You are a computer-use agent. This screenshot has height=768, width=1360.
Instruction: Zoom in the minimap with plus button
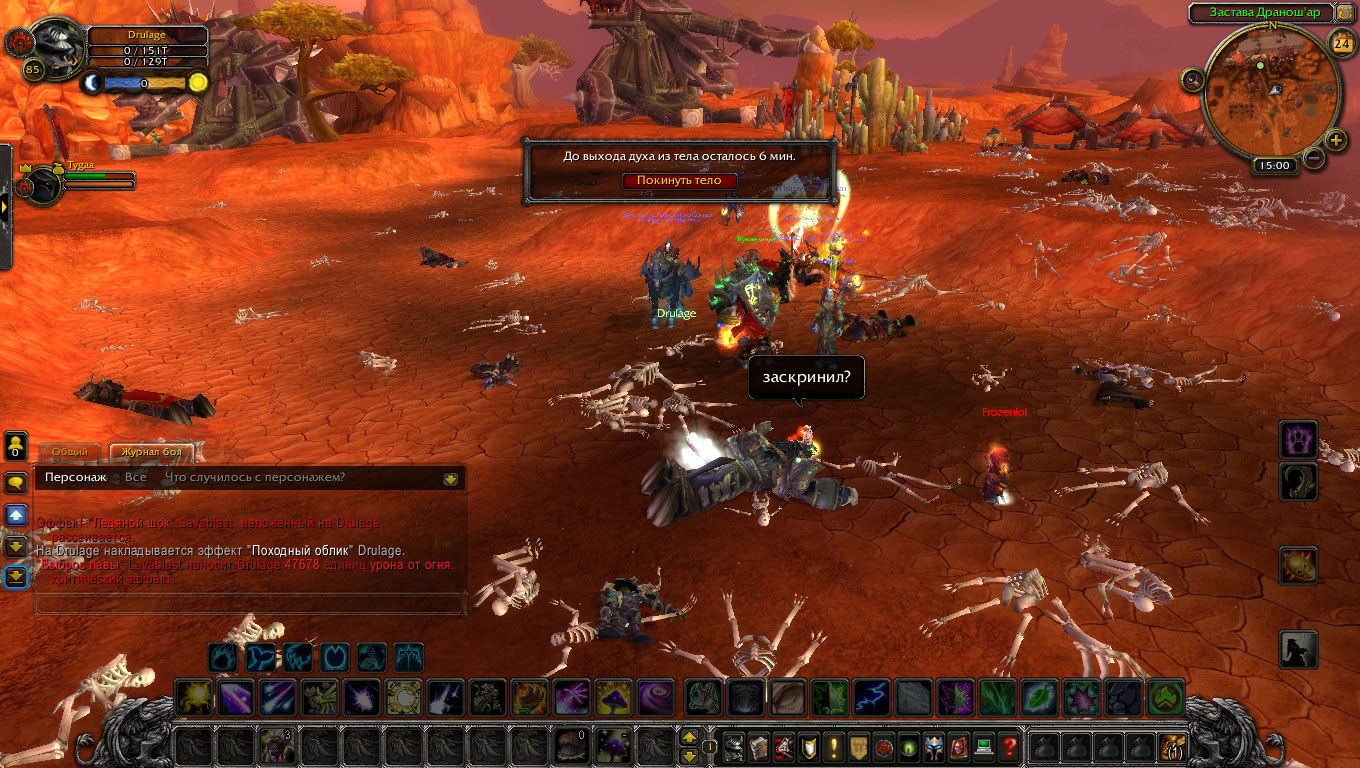[1336, 139]
